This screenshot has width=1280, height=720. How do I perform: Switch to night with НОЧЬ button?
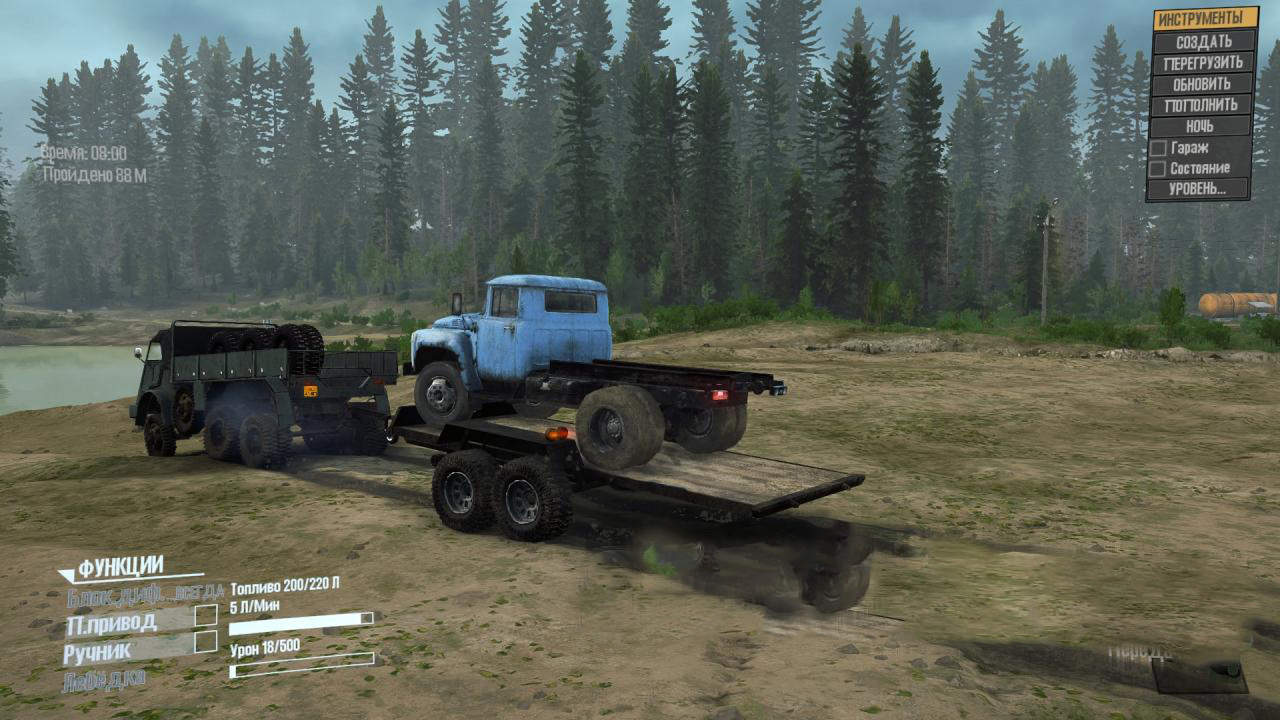(1201, 127)
